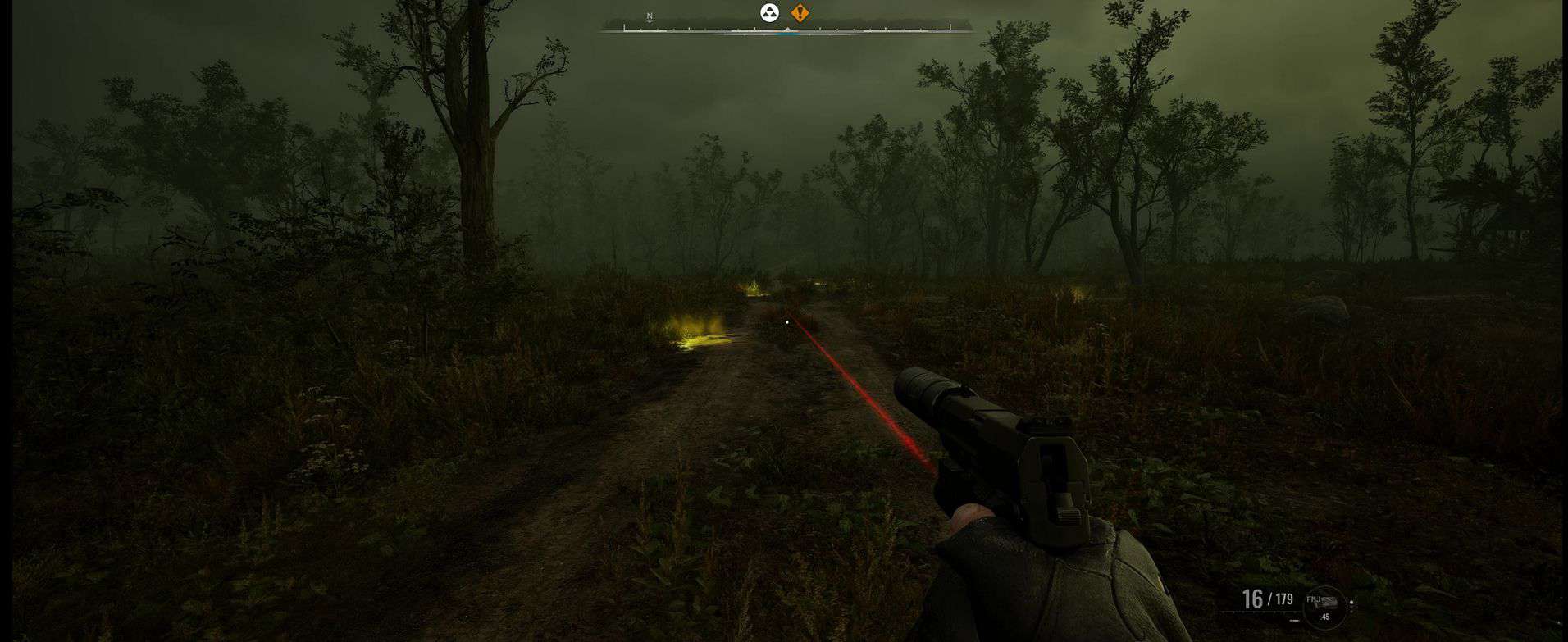Click the white artifact marker on the compass
1568x642 pixels.
point(769,12)
